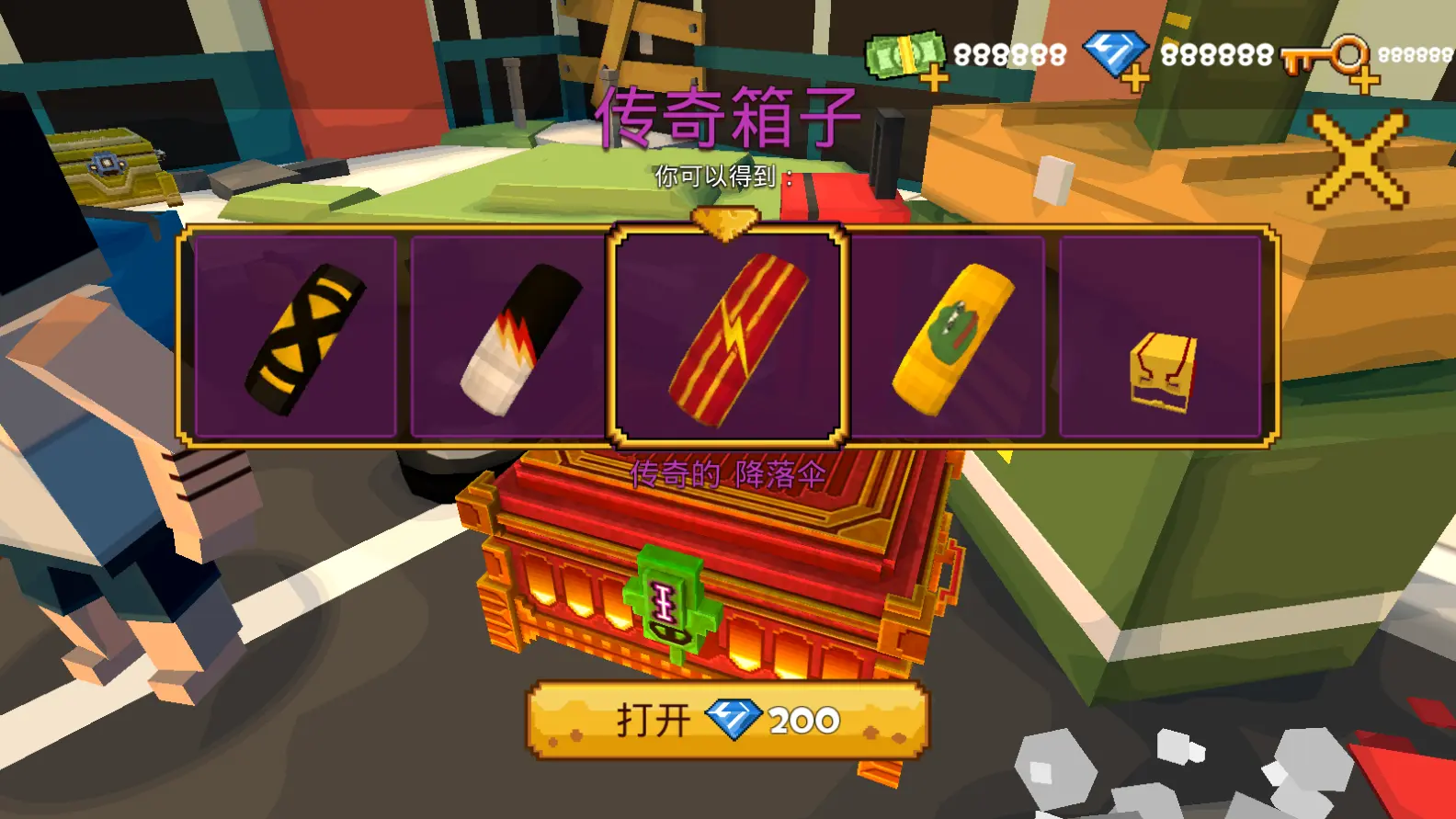Click the gem icon inside the Open button
This screenshot has height=819, width=1456.
point(733,719)
